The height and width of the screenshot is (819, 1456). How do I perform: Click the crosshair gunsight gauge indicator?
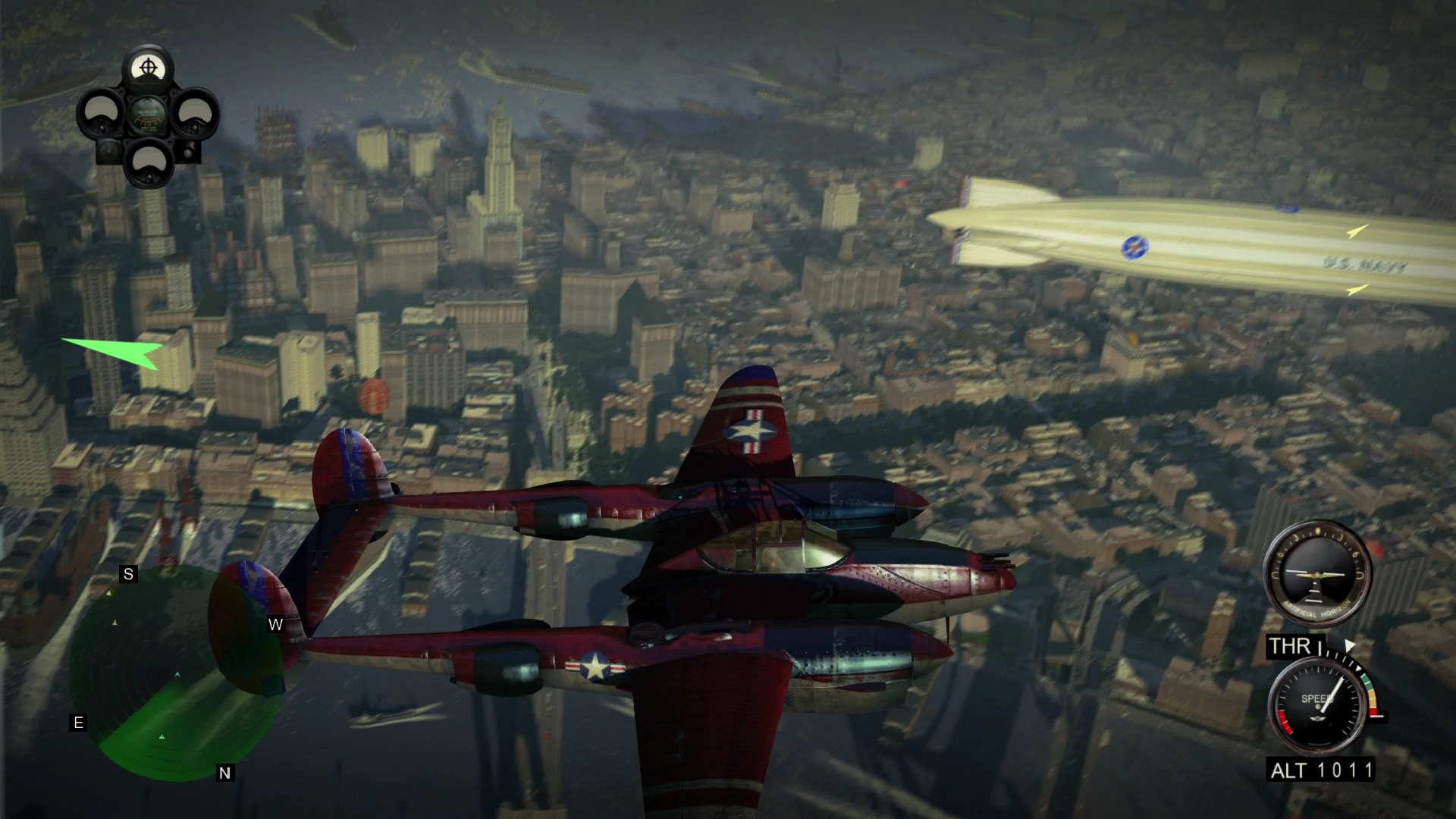[x=149, y=68]
